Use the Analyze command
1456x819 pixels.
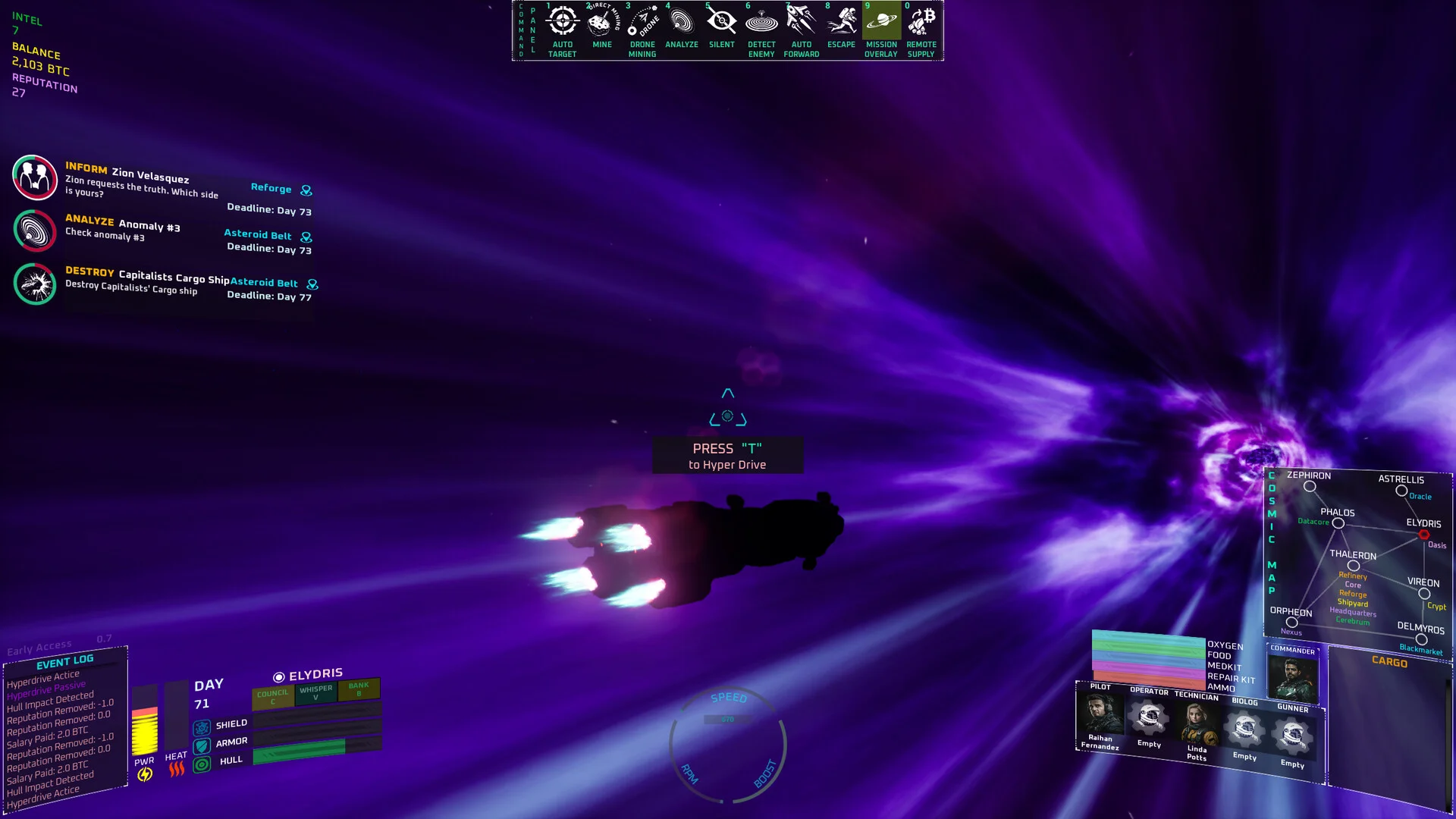pos(682,22)
